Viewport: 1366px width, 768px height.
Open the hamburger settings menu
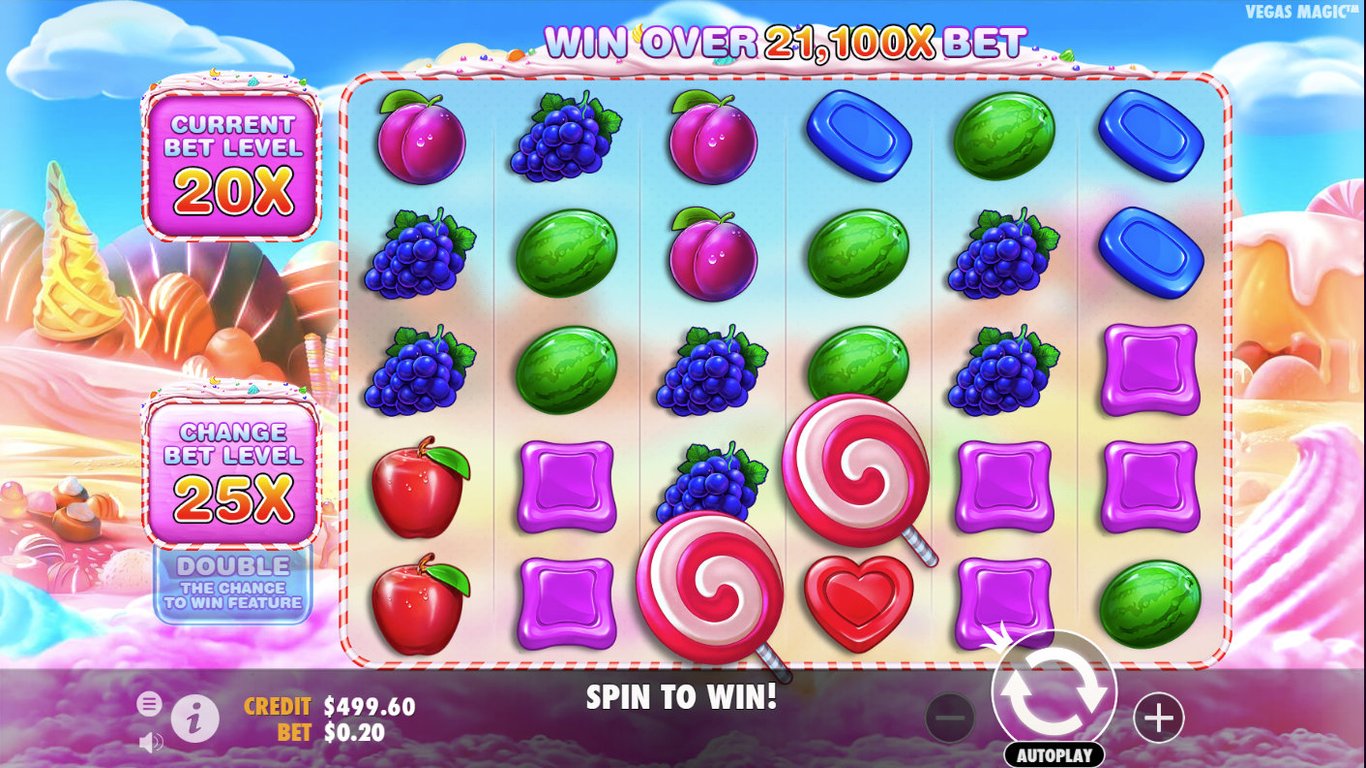(149, 704)
